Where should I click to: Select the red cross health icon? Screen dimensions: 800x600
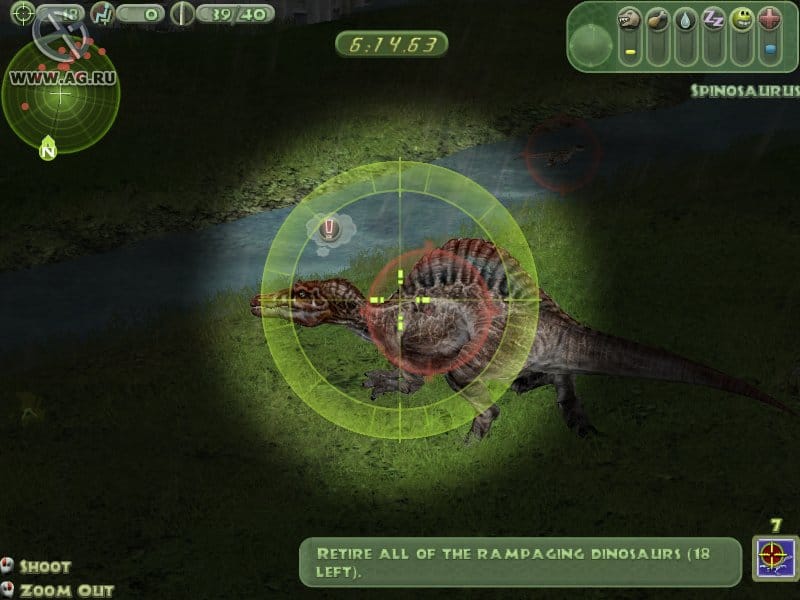[769, 19]
